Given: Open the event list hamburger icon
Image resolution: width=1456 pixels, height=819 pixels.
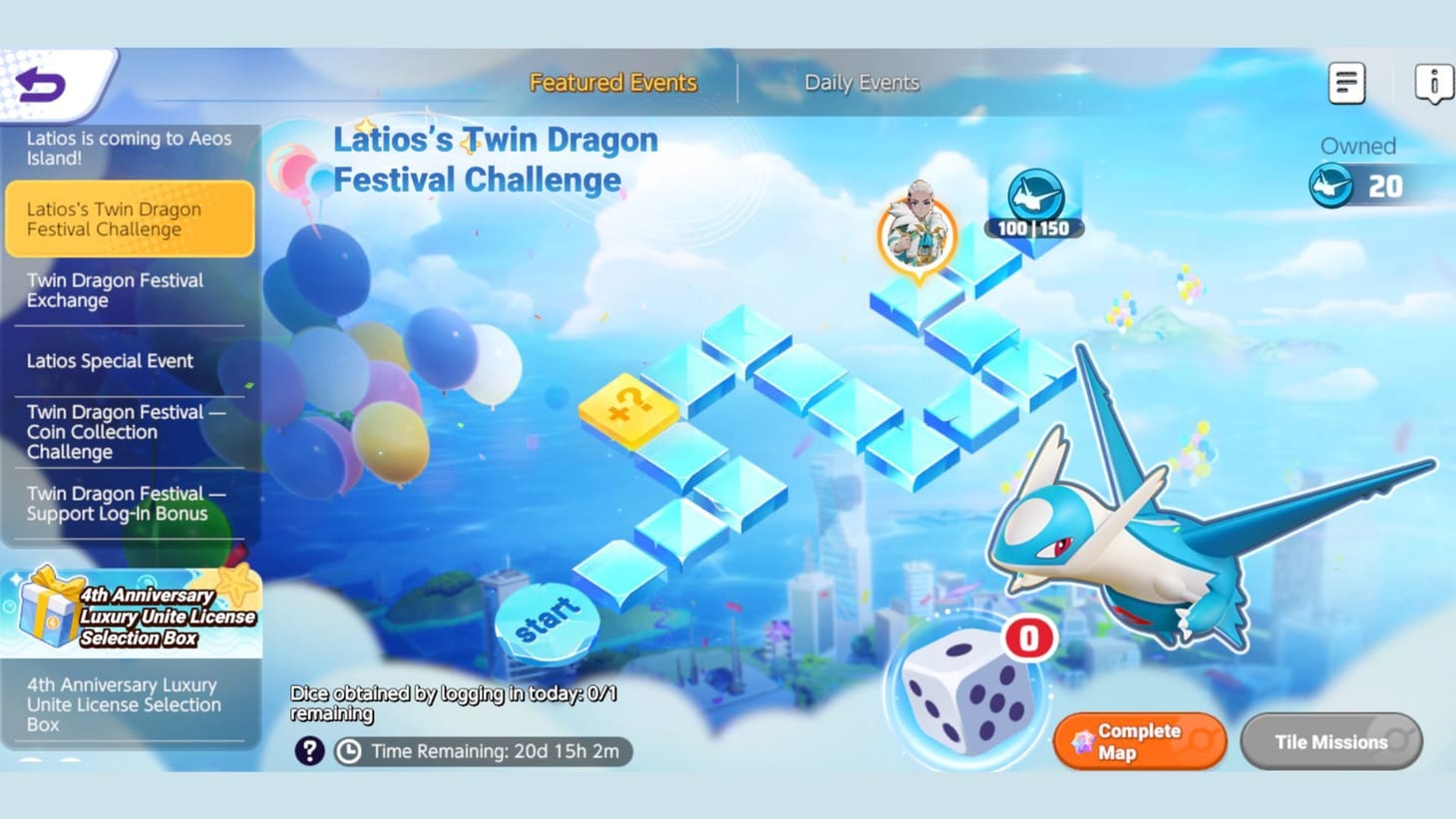Looking at the screenshot, I should click(1346, 82).
